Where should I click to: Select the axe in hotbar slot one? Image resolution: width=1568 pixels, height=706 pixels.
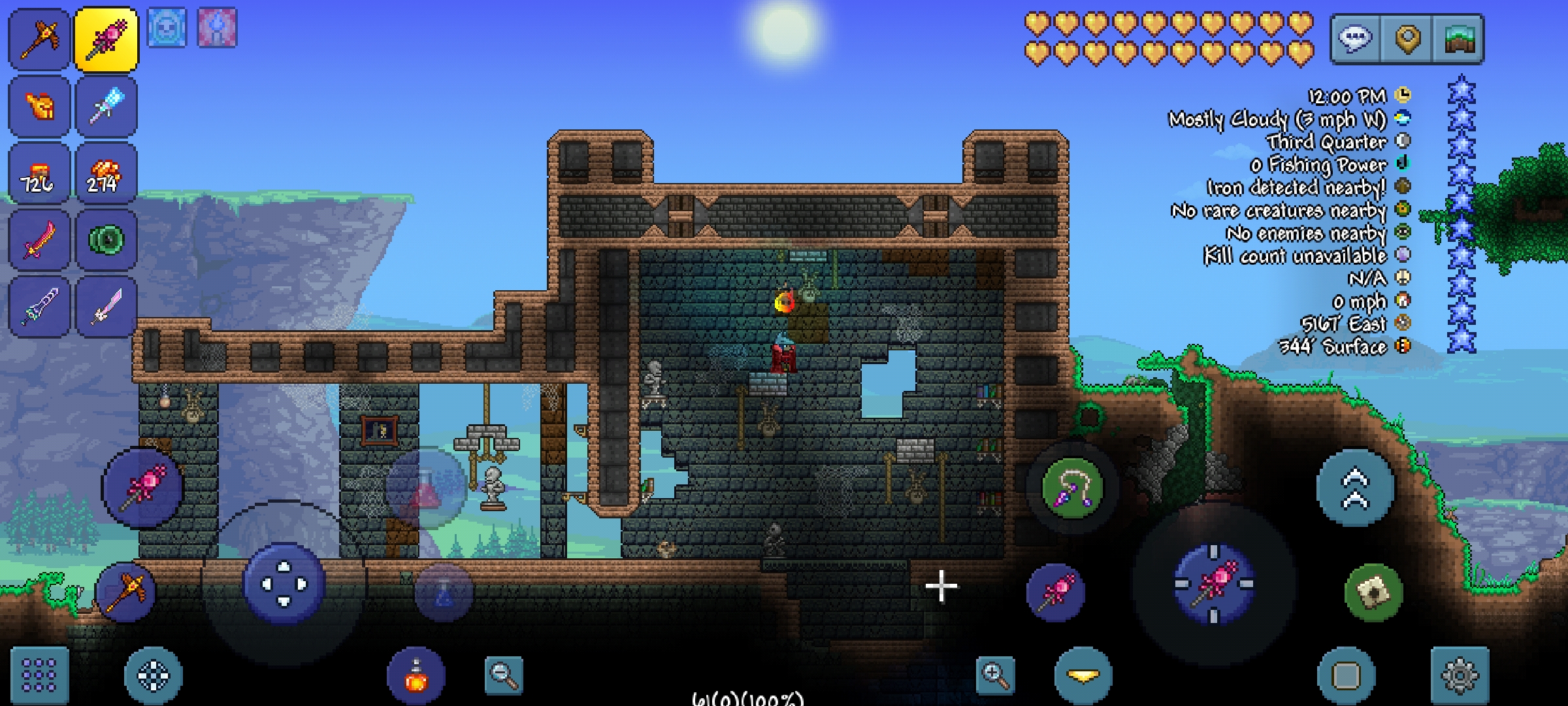(x=41, y=41)
